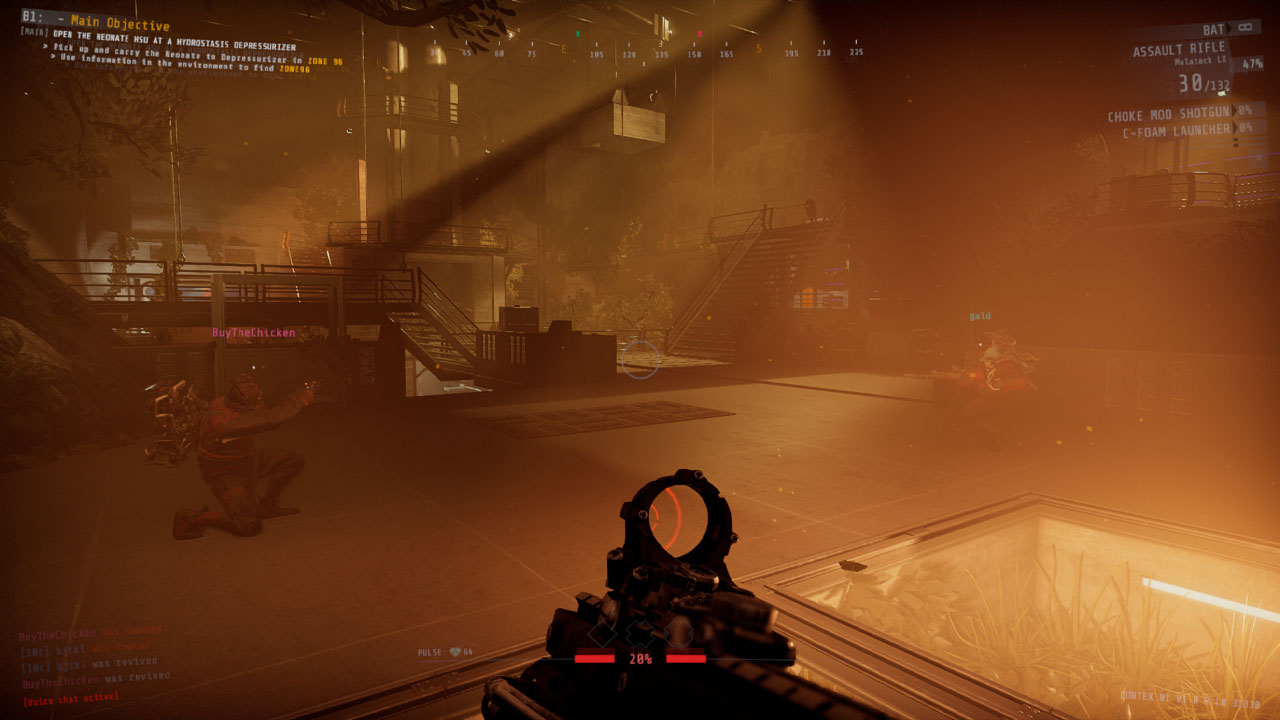Click the compass heading strip

[647, 52]
